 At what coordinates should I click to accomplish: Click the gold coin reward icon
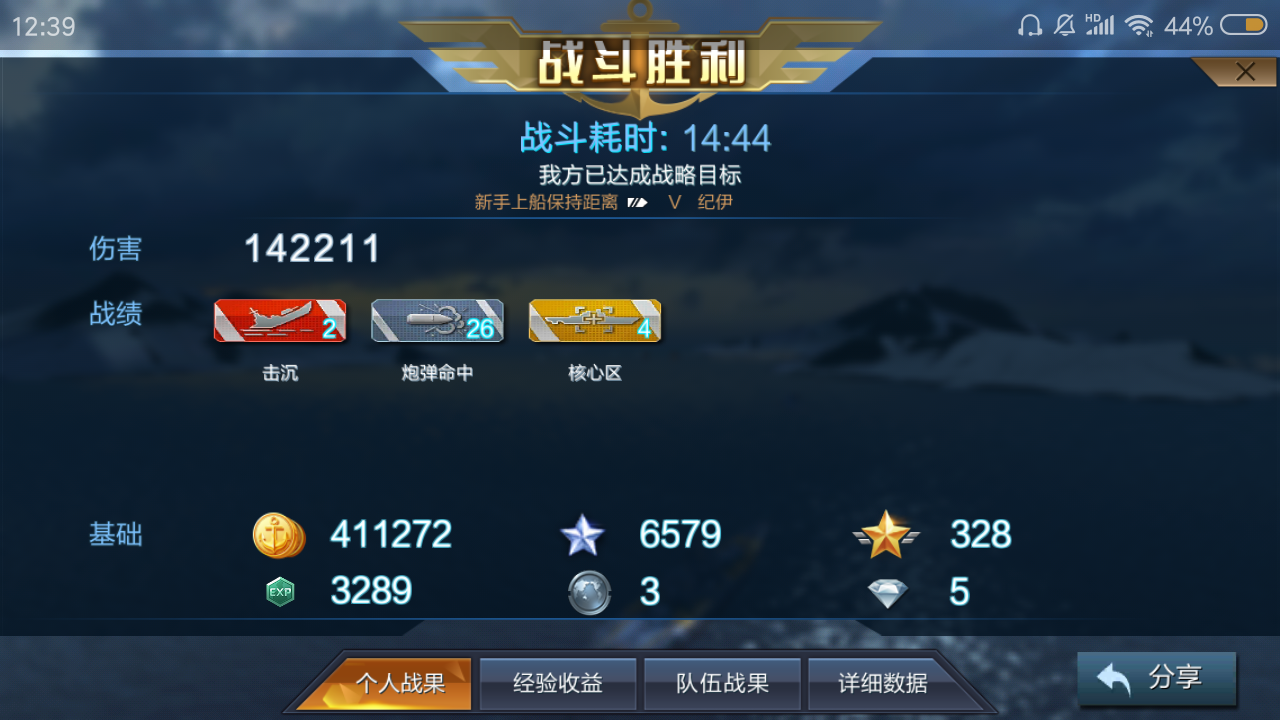(278, 535)
